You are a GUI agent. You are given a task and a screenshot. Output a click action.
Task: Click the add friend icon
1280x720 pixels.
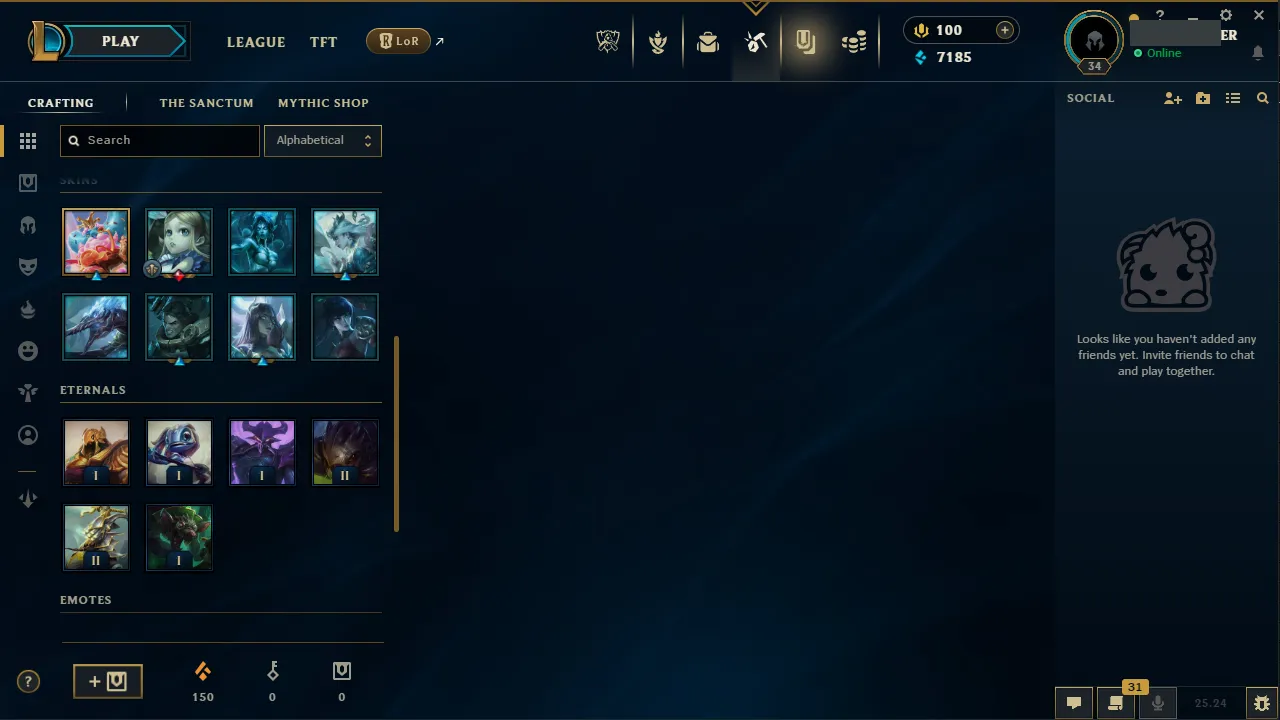pos(1172,98)
